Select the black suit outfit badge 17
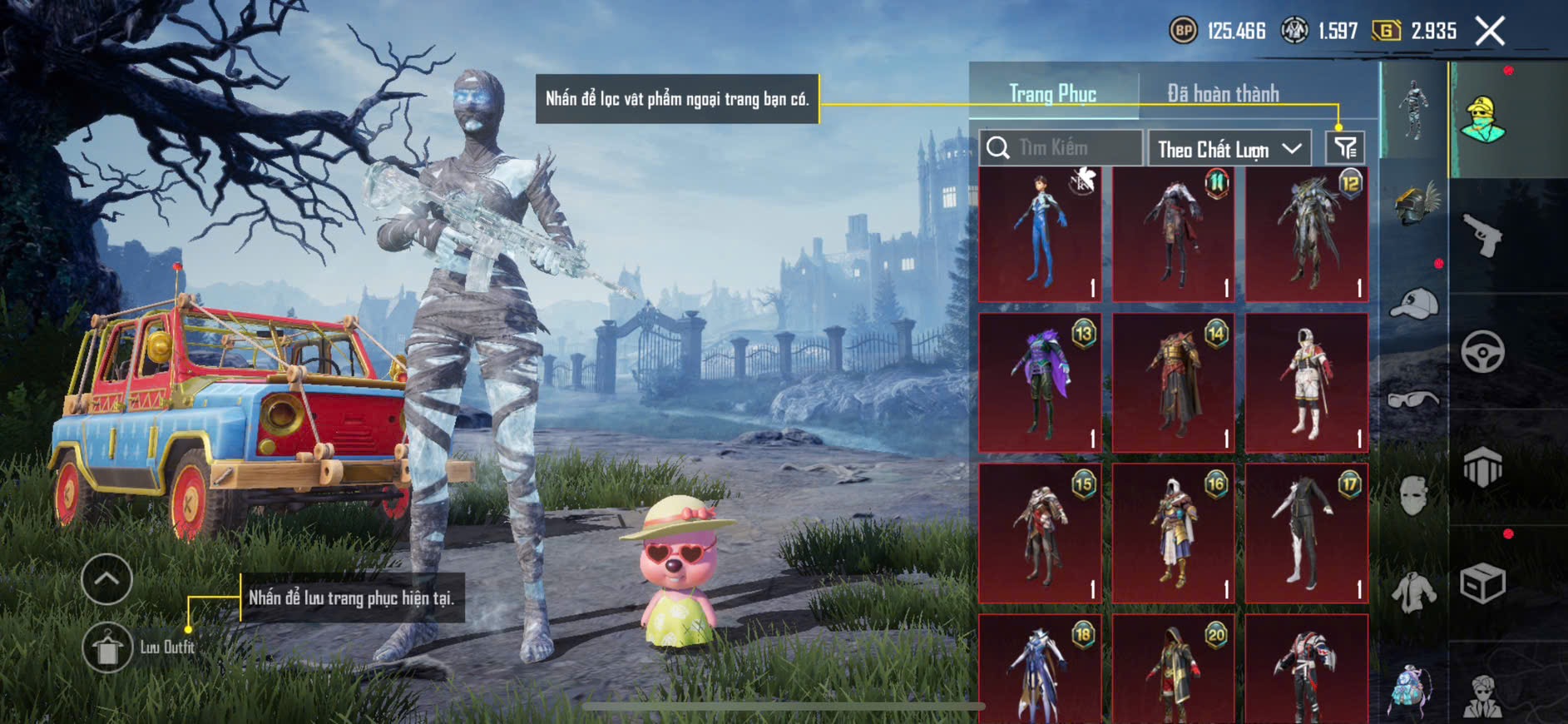 point(1306,533)
